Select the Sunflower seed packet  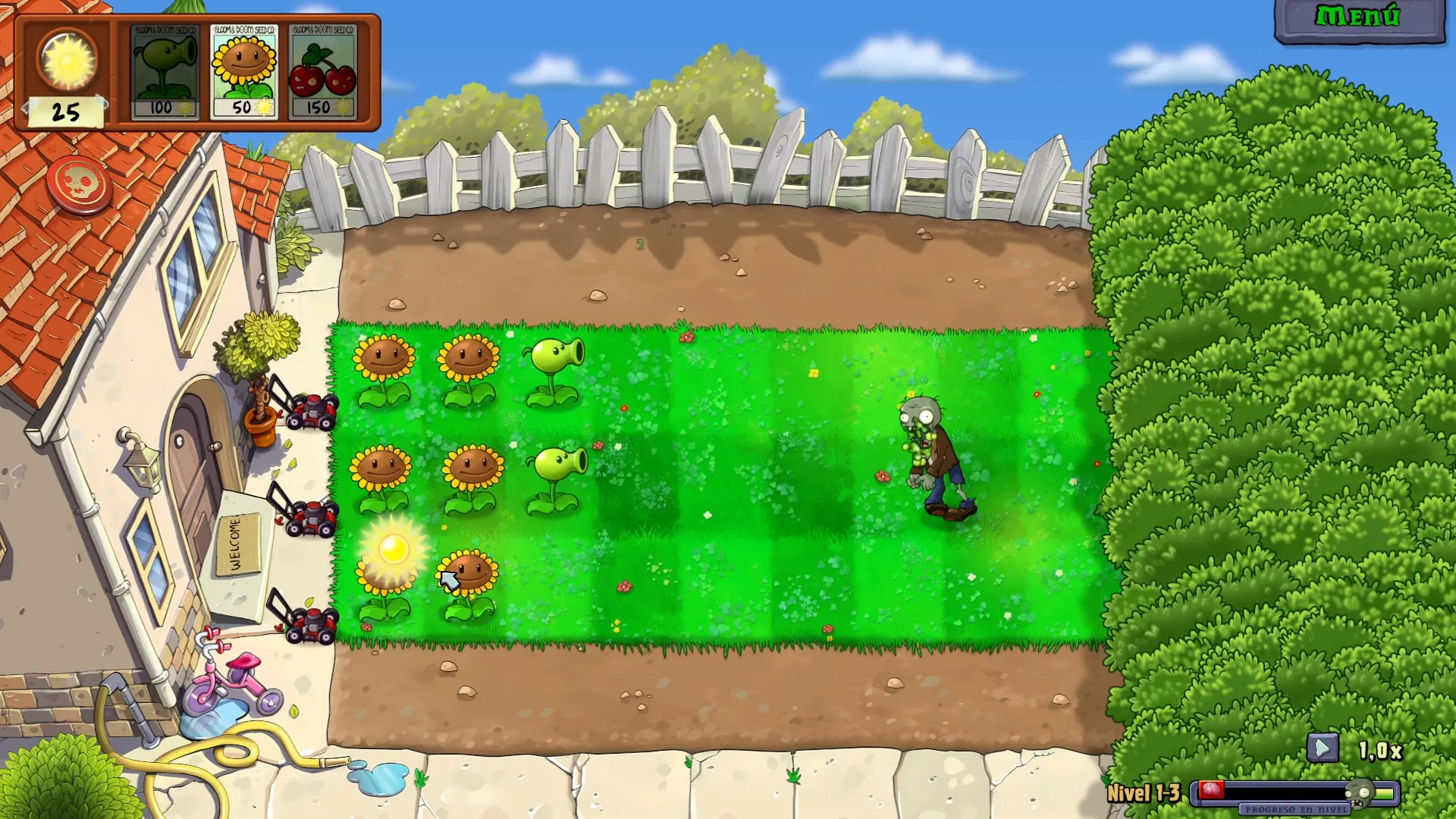coord(246,72)
